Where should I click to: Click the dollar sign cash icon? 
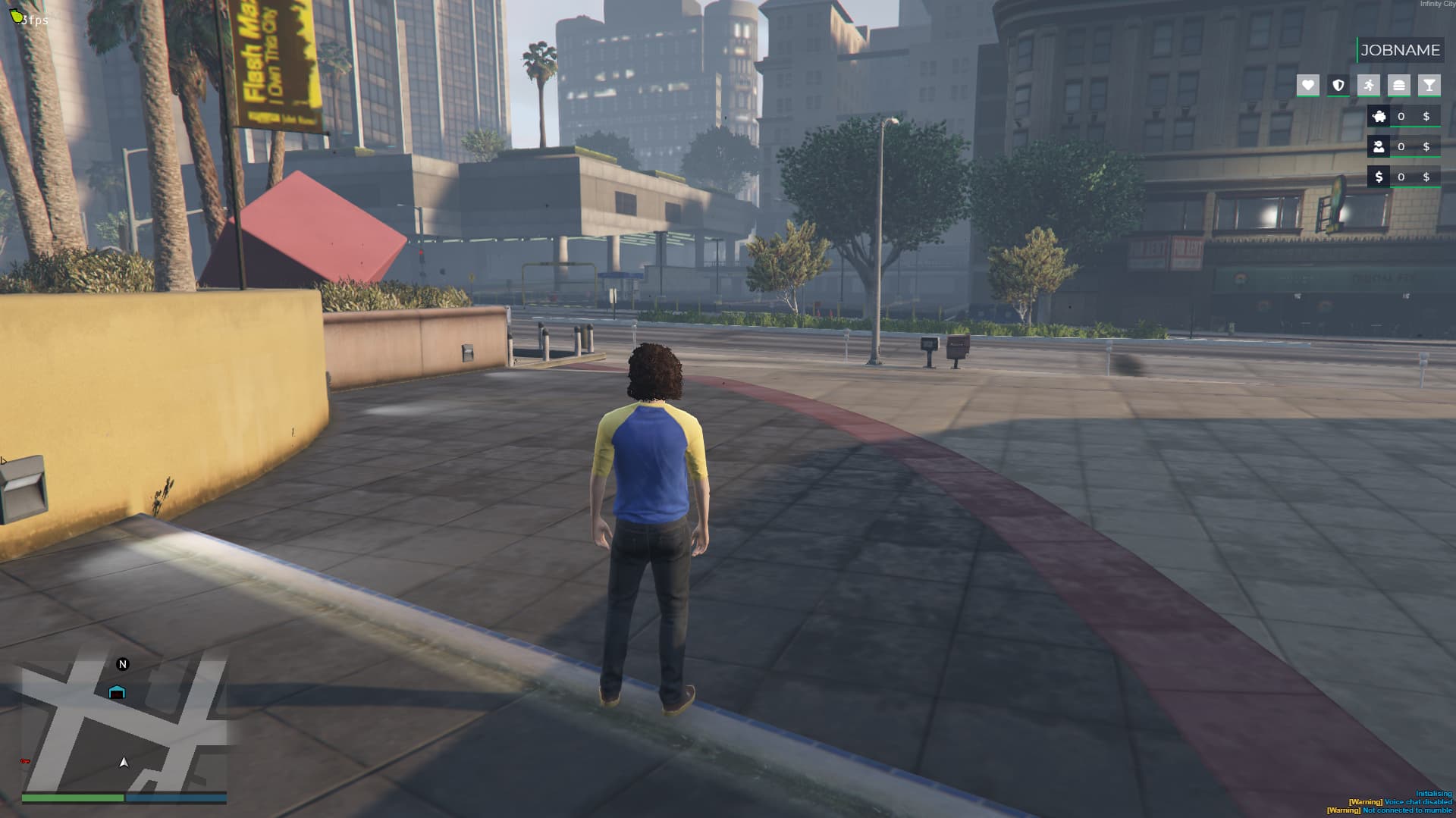tap(1379, 177)
